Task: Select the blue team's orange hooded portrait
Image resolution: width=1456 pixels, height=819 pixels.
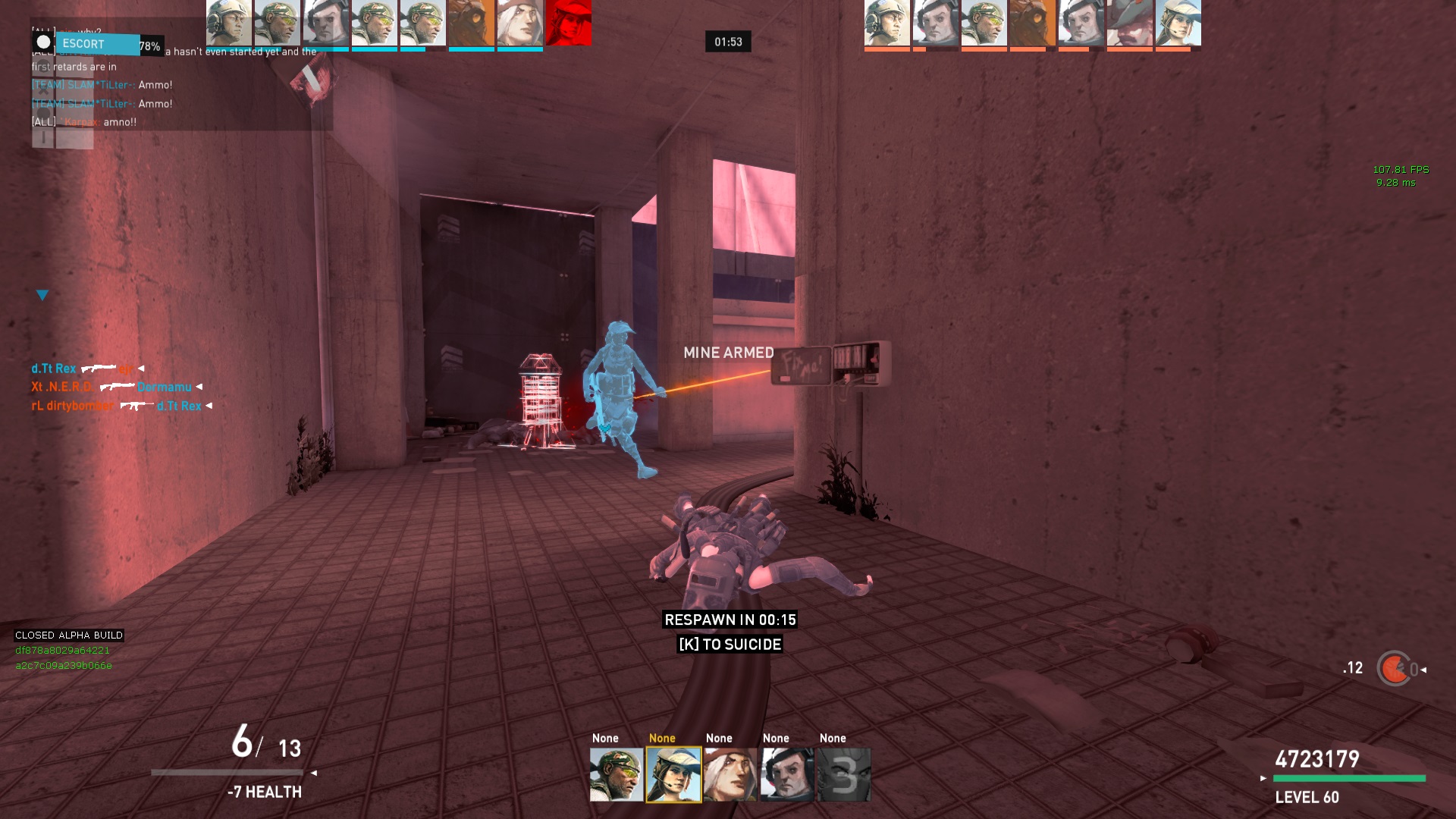Action: click(x=471, y=23)
